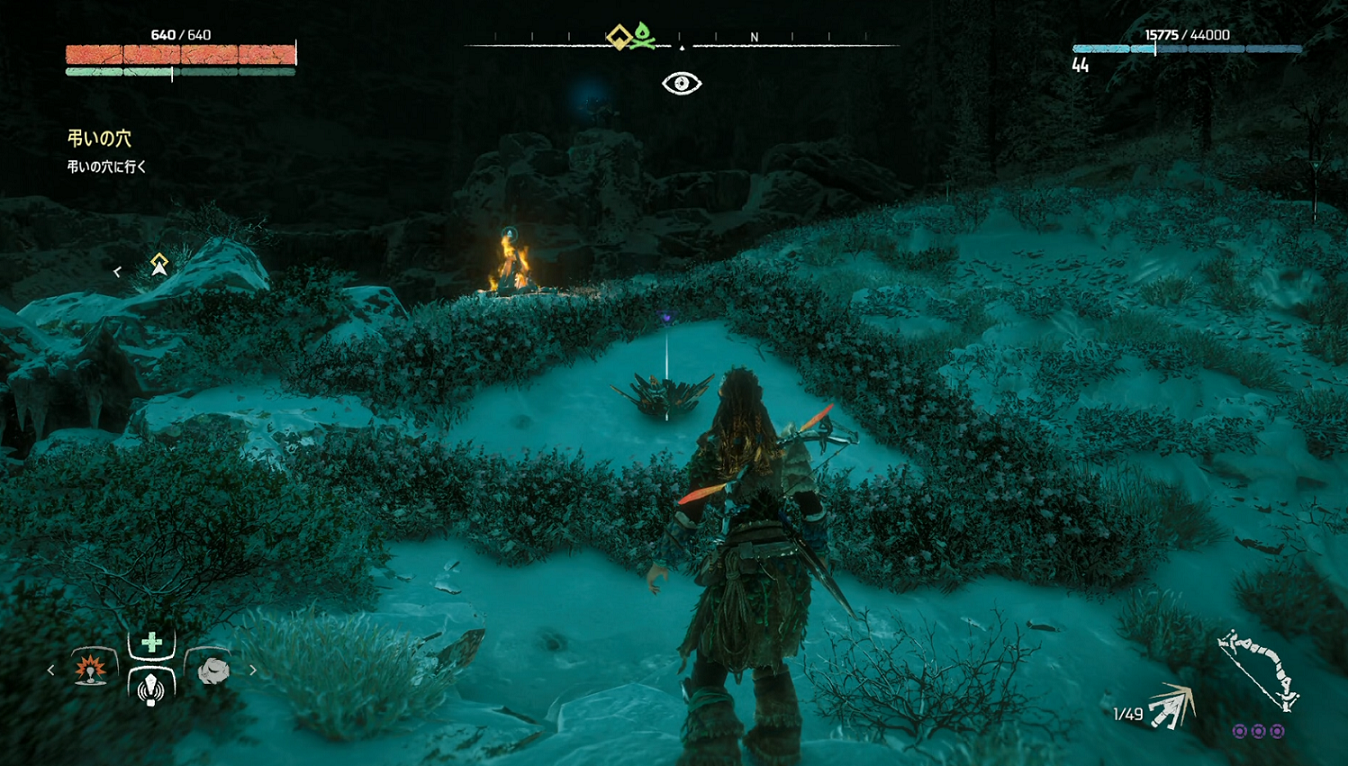Activate the lure call tool slot
The image size is (1348, 766).
click(151, 688)
